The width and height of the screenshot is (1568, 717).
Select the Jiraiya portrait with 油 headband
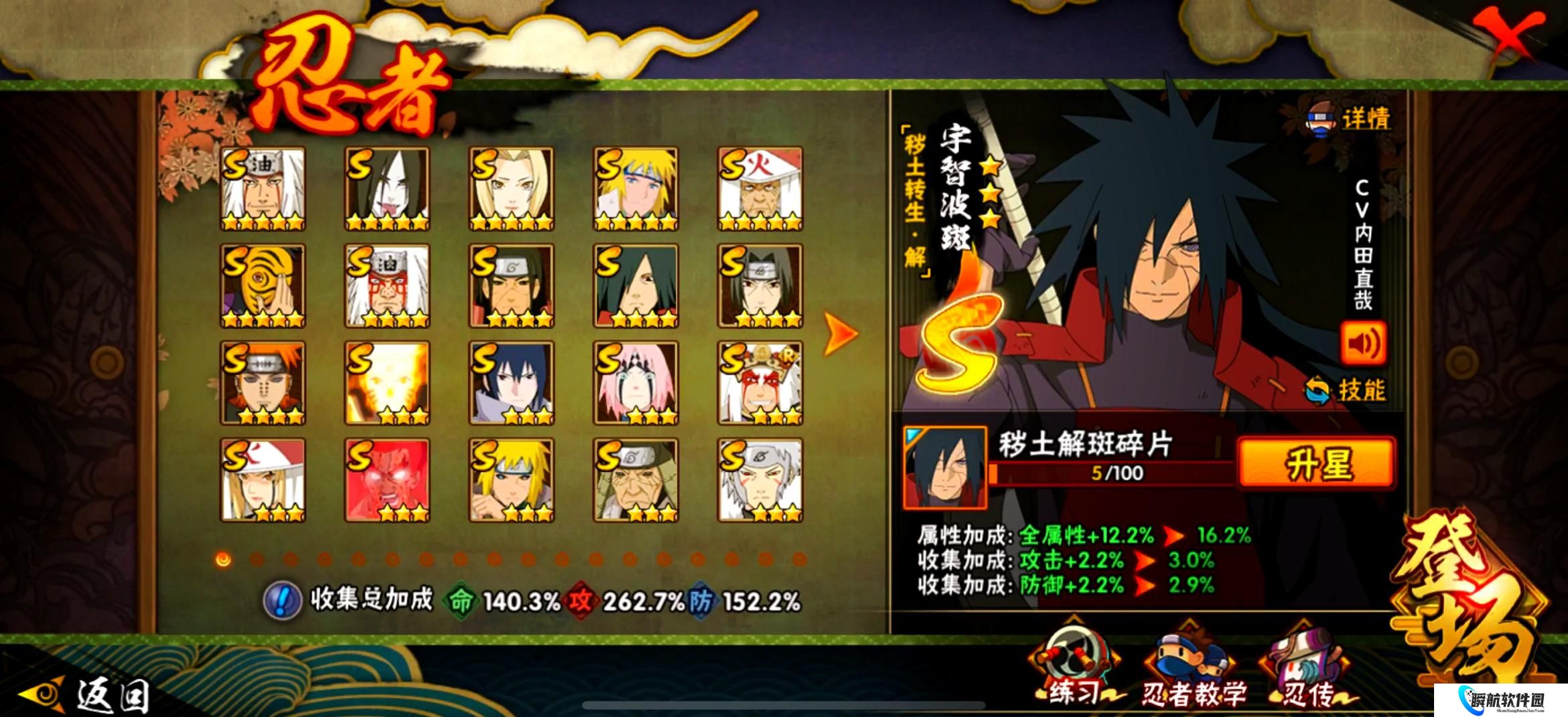tap(263, 189)
